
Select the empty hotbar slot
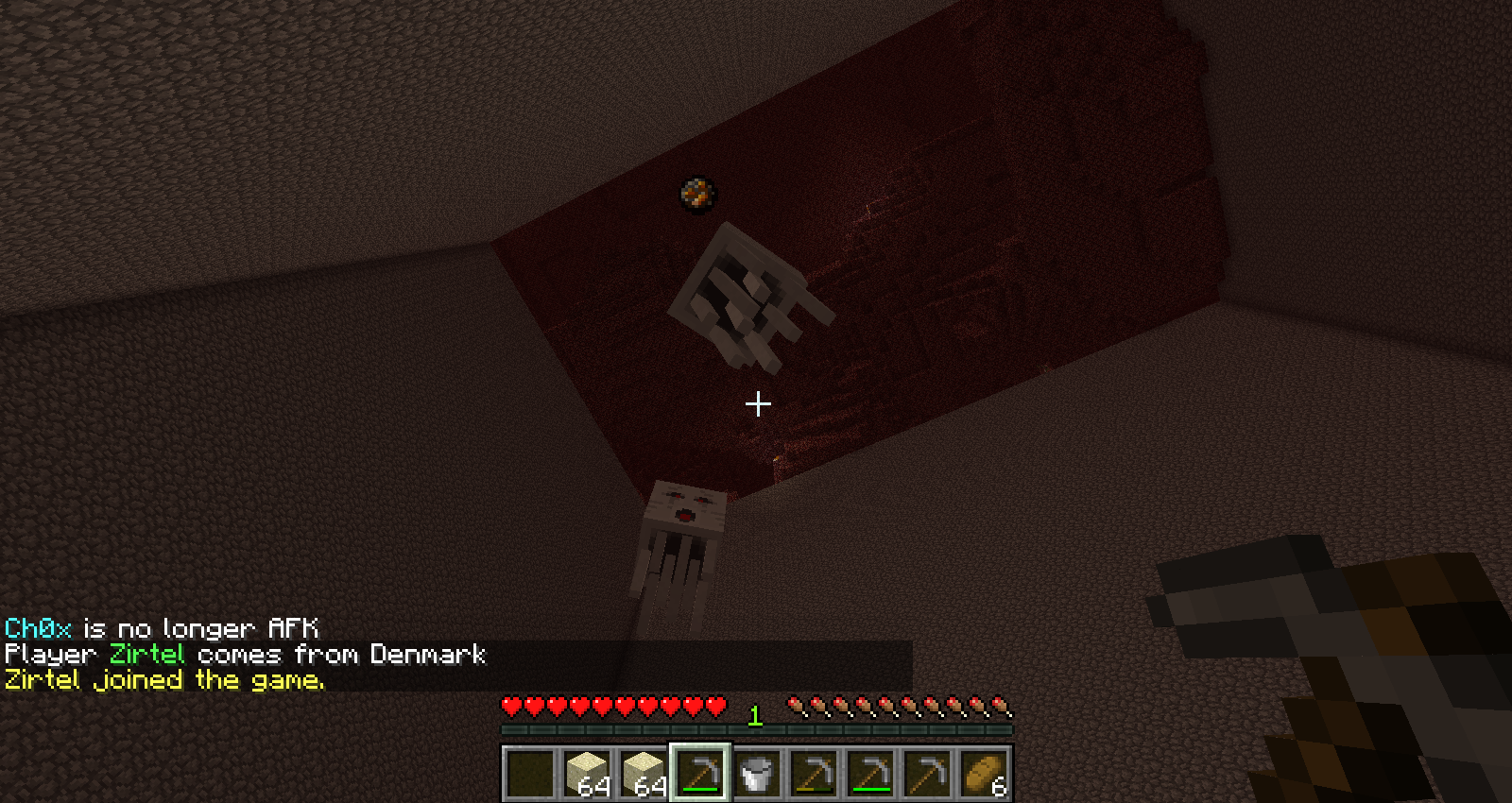pos(530,773)
